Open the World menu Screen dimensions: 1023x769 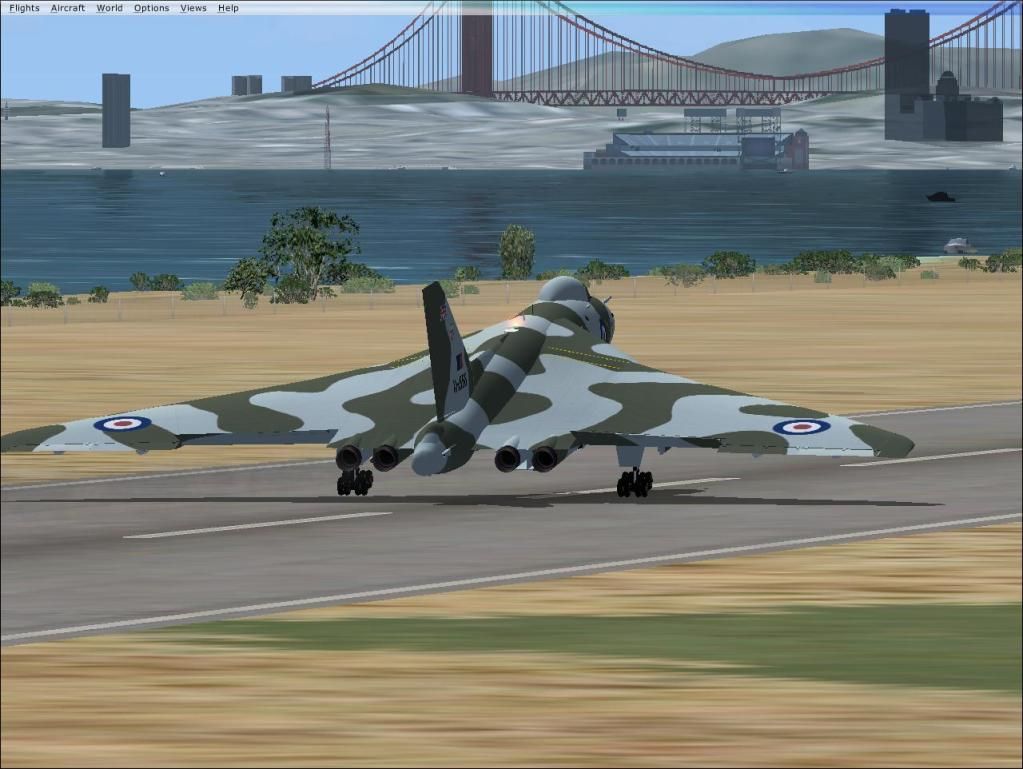pos(110,8)
